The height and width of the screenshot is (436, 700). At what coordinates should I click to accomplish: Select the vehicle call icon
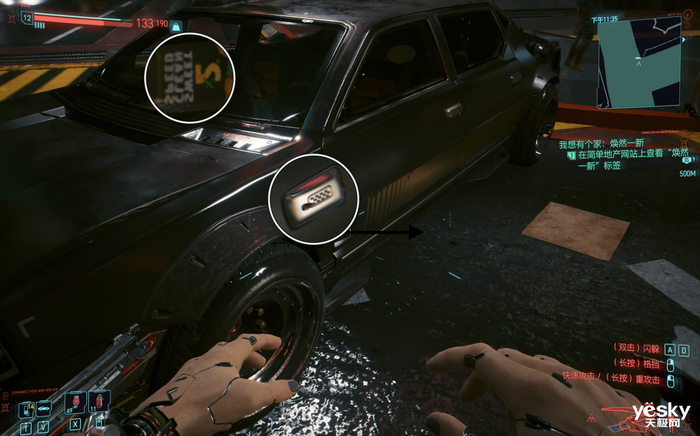tap(42, 408)
